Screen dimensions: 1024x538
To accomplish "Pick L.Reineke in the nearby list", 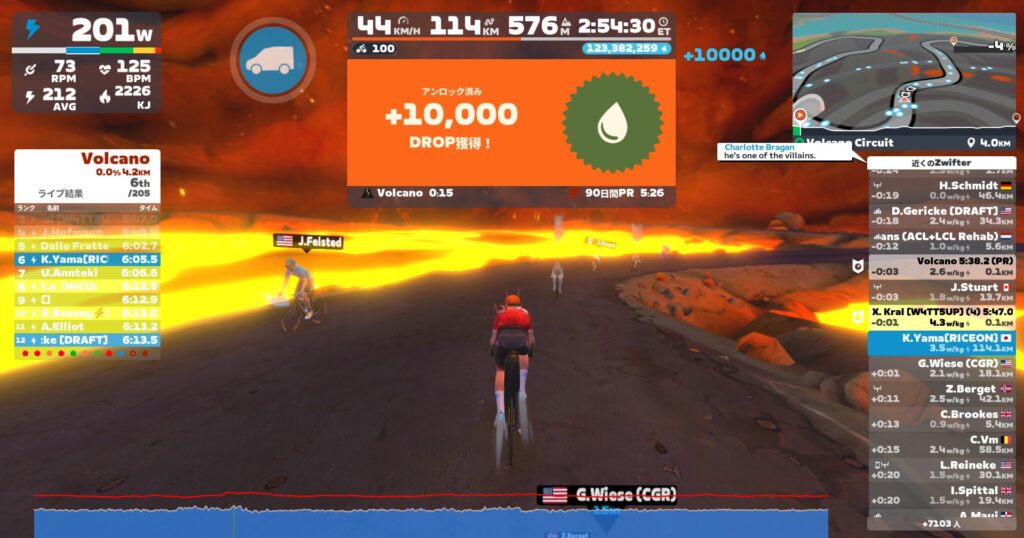I will tap(940, 470).
